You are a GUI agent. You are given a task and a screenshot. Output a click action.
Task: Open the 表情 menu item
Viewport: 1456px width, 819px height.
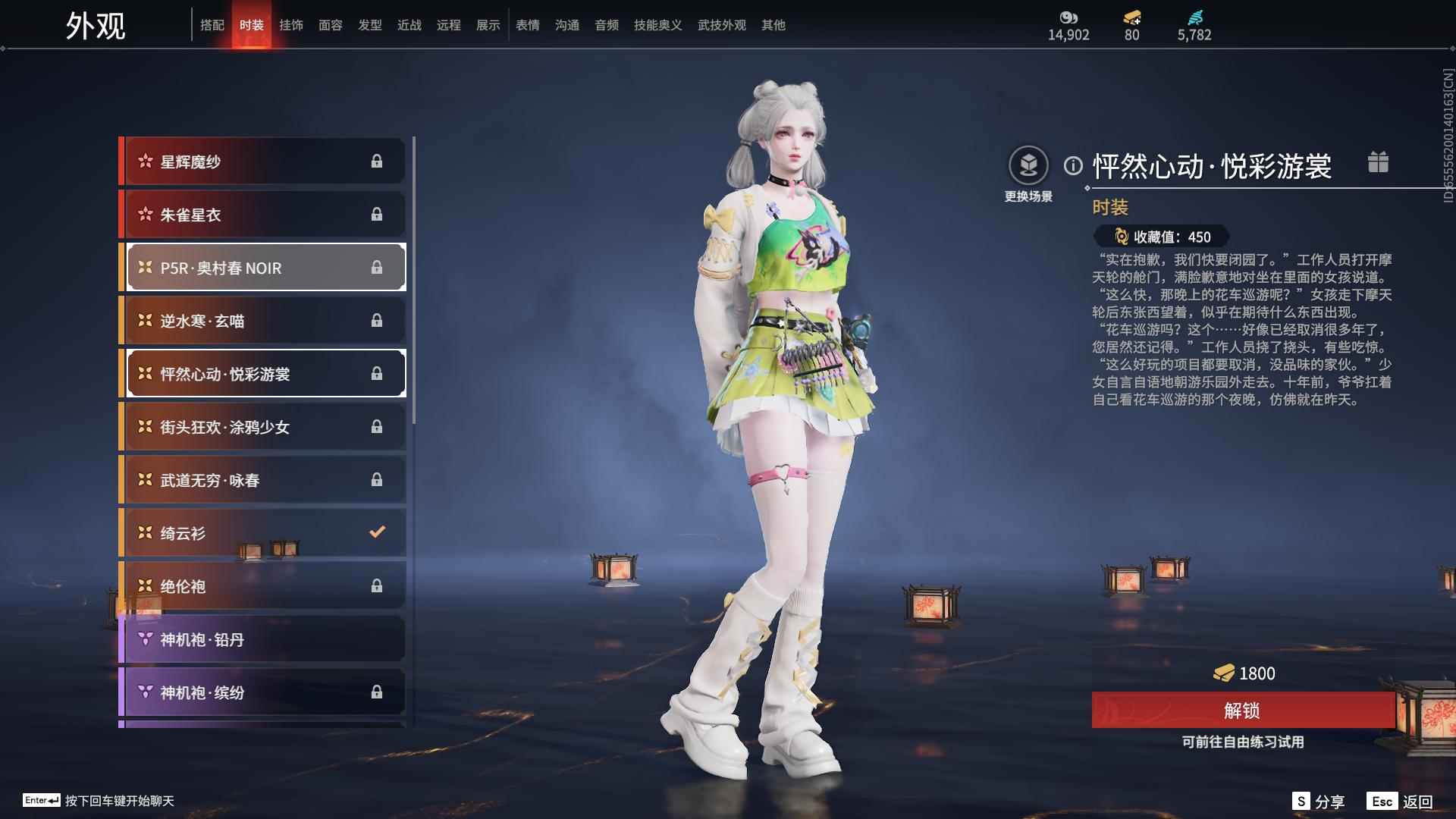point(527,24)
